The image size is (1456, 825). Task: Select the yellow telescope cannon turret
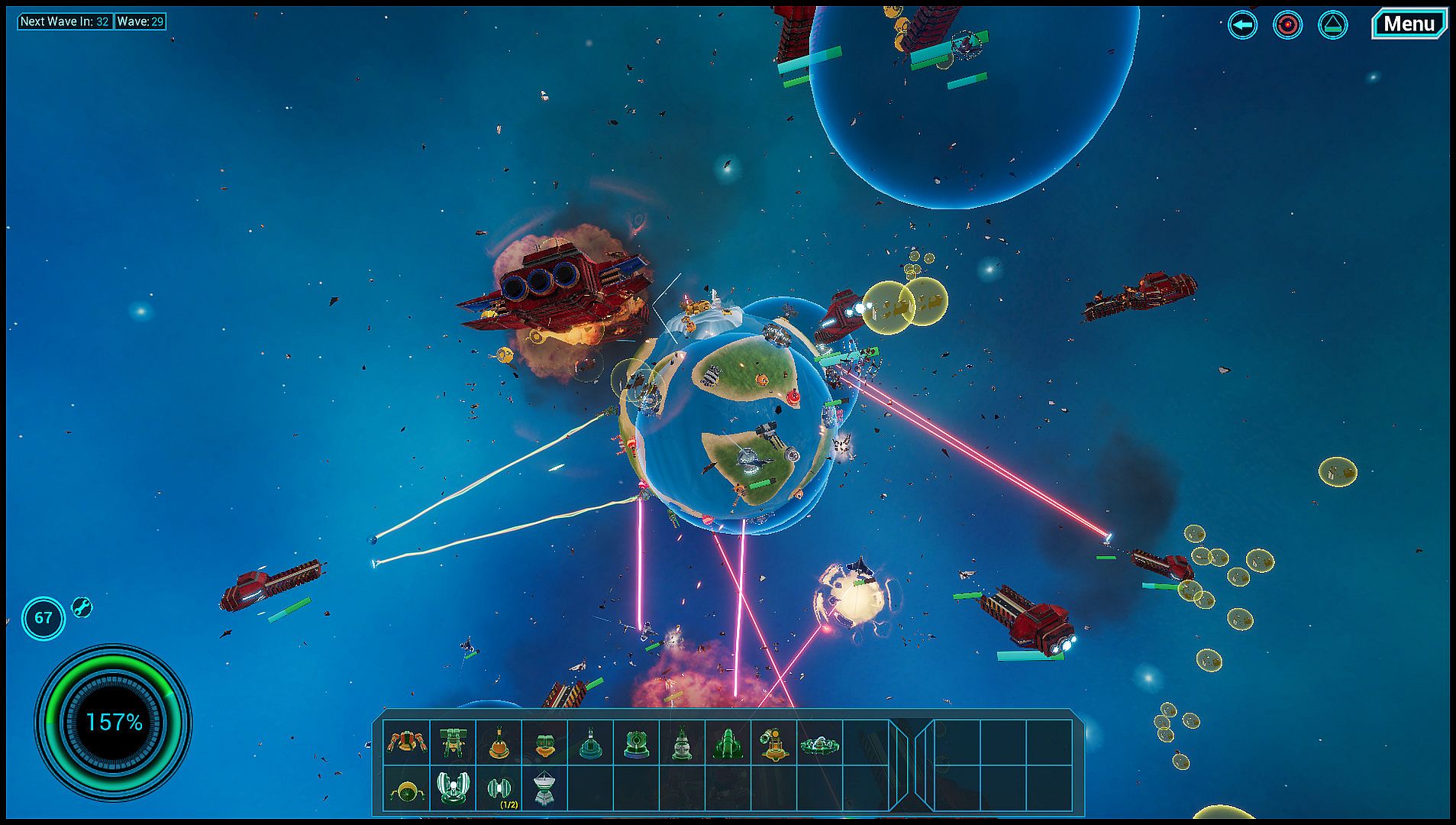tap(773, 742)
